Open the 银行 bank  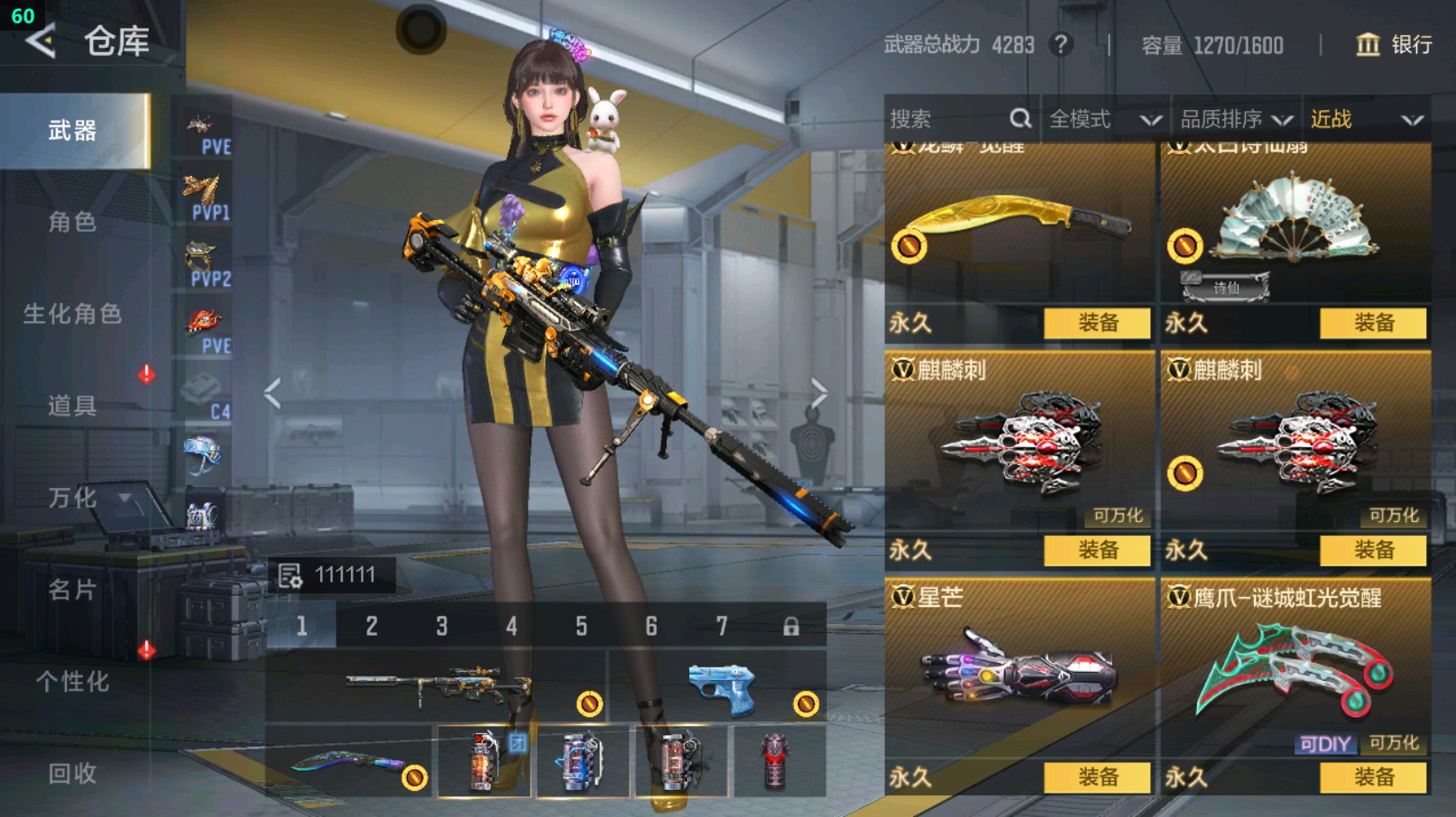(1394, 45)
